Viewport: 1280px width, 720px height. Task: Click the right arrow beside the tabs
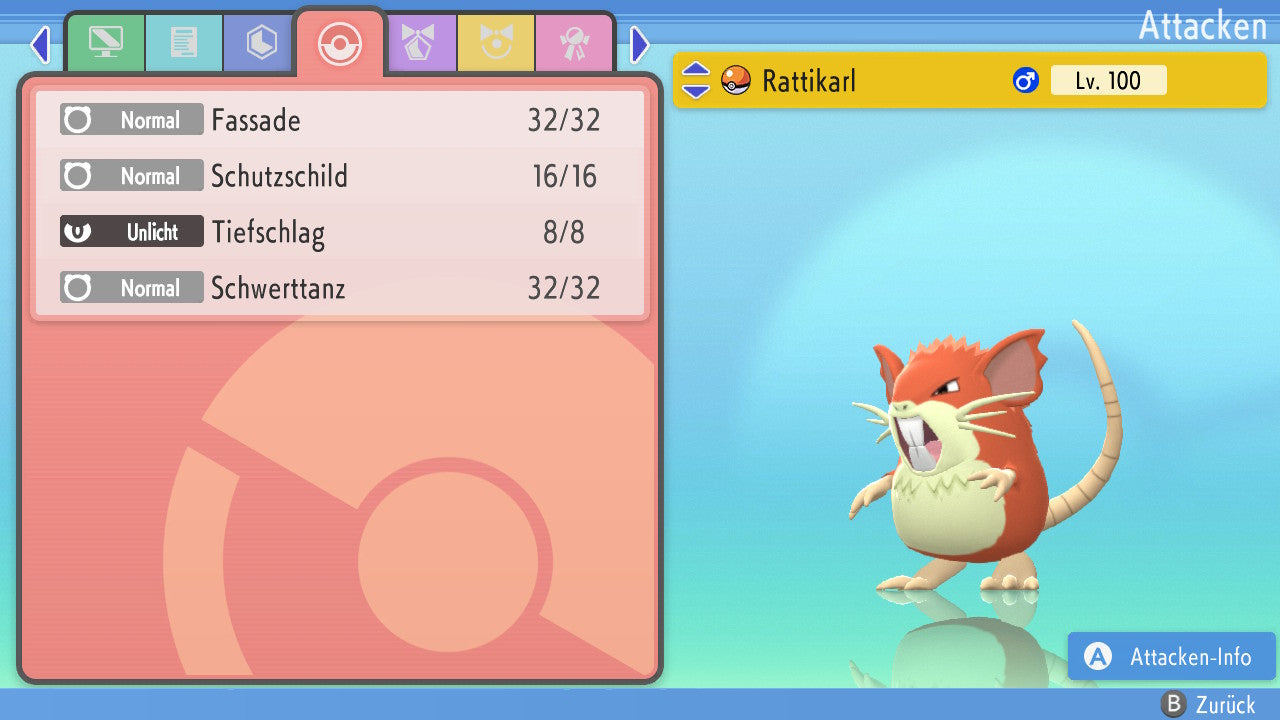click(x=640, y=44)
